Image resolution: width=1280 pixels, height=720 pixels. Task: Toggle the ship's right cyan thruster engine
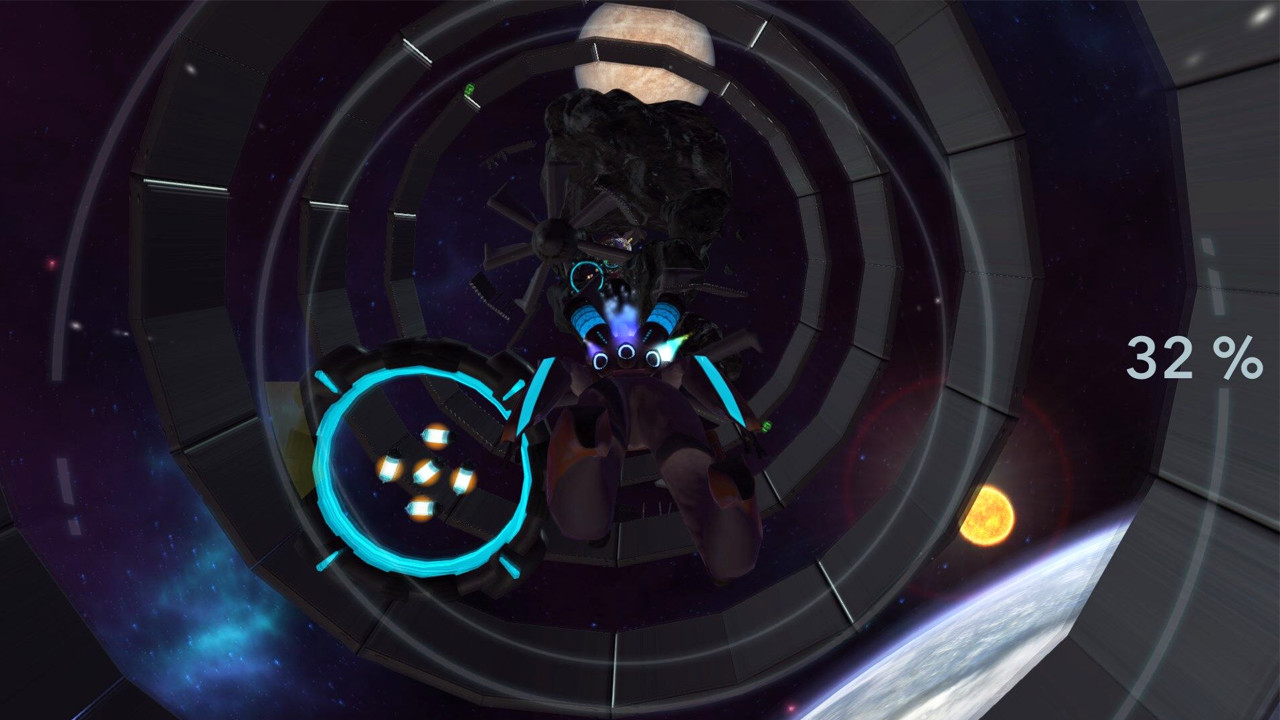tap(662, 317)
